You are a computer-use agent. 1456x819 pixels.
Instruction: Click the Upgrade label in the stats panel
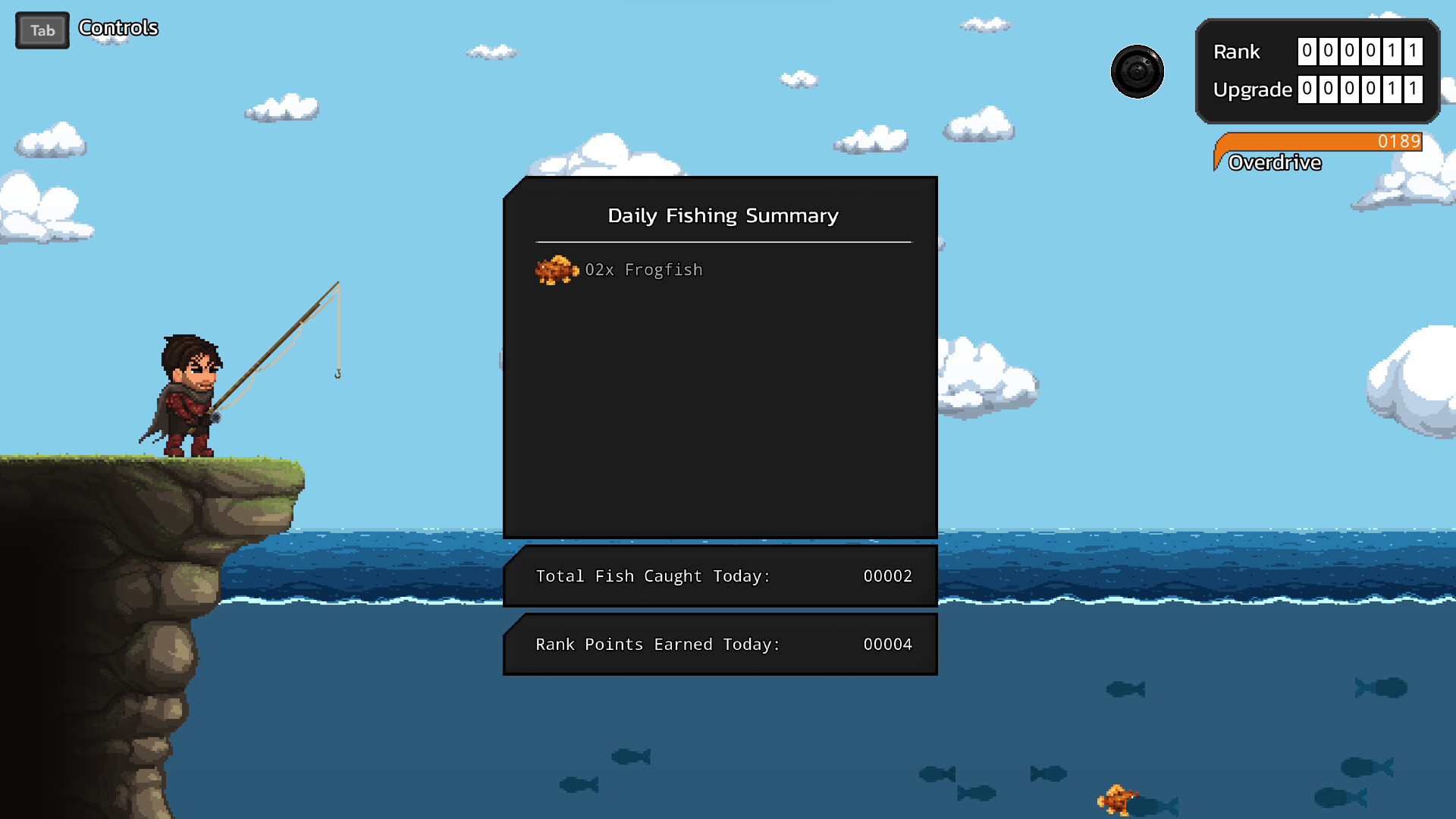click(x=1253, y=89)
